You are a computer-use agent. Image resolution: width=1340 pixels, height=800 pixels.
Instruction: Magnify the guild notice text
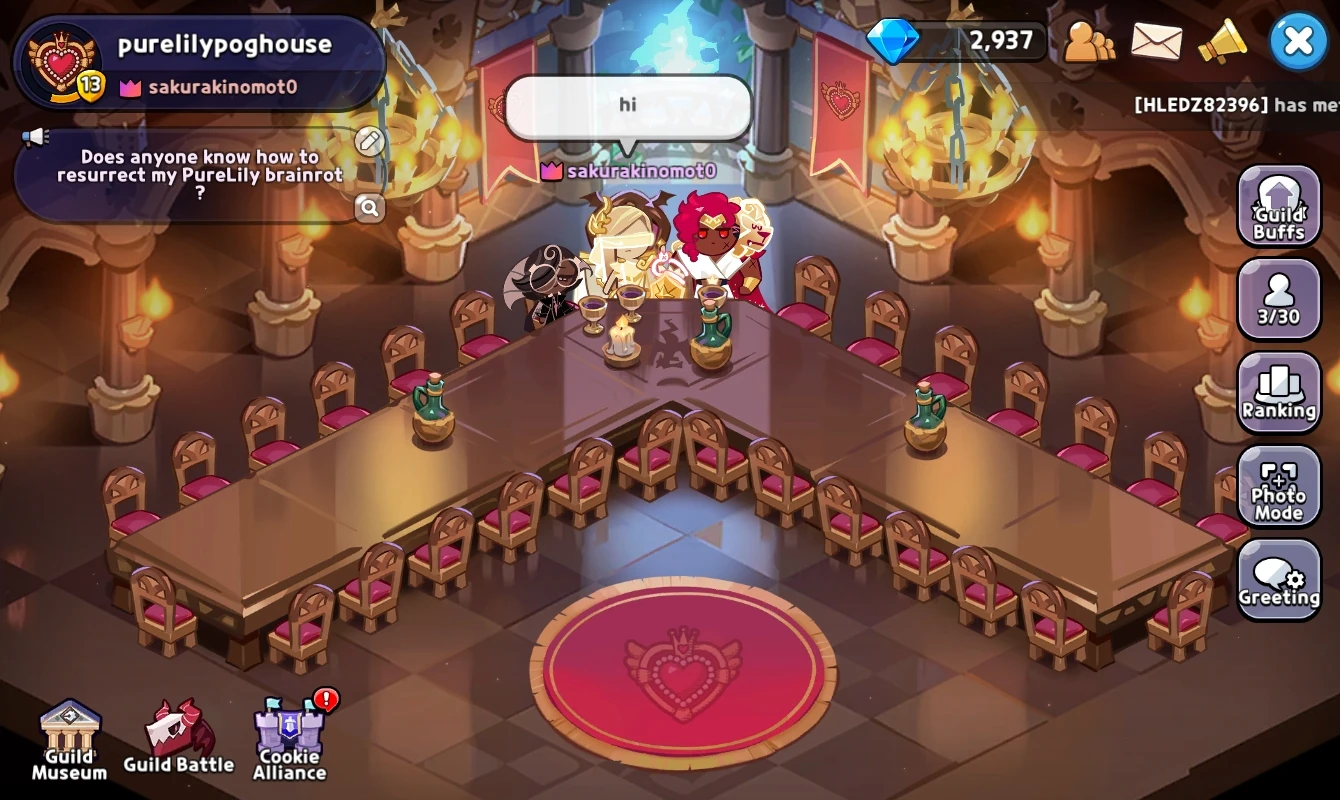(369, 208)
